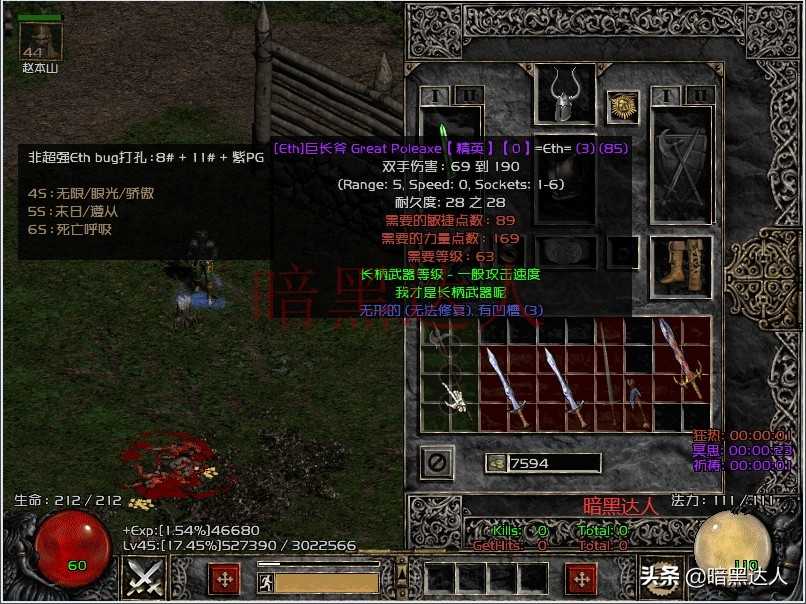Image resolution: width=806 pixels, height=604 pixels.
Task: Open new skill points button beside belt slots
Action: click(x=582, y=578)
